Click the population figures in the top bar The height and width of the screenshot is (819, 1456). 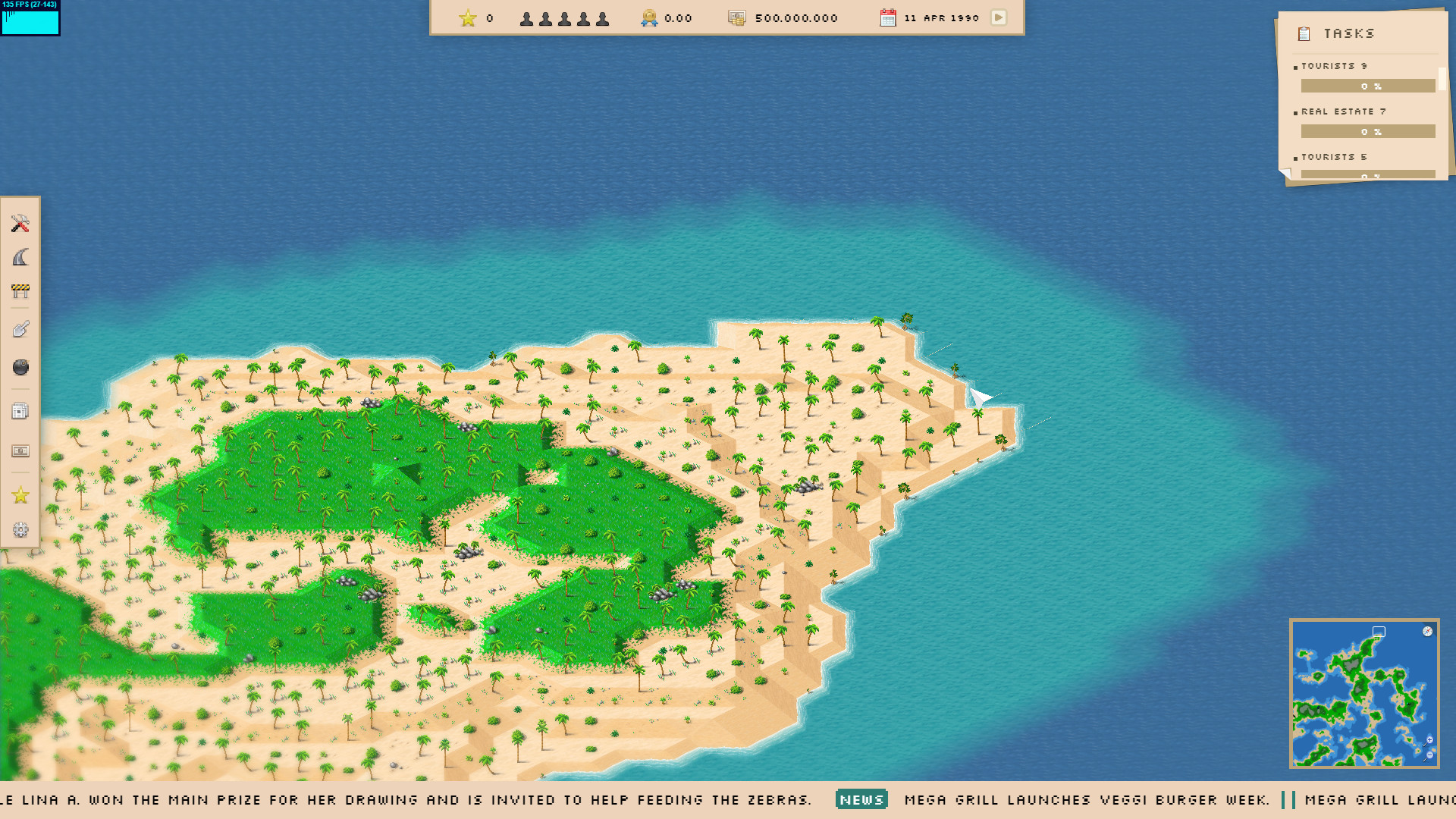tap(564, 17)
